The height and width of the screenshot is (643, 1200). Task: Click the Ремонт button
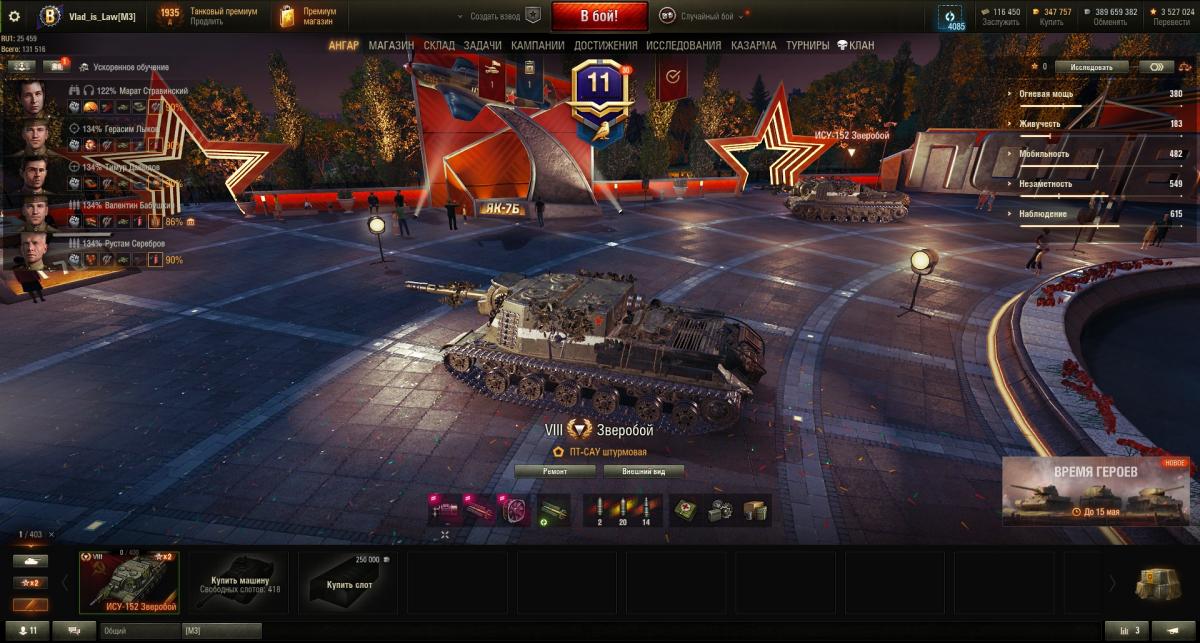click(555, 471)
